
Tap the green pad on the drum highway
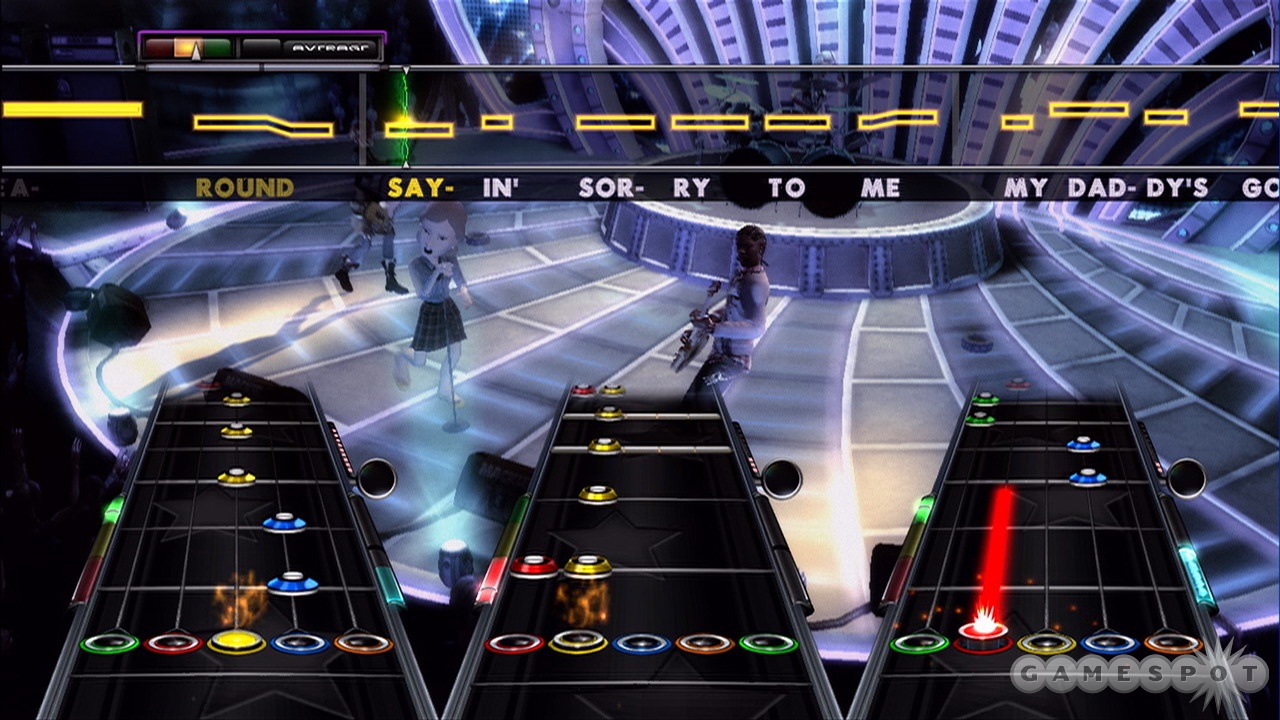[767, 642]
